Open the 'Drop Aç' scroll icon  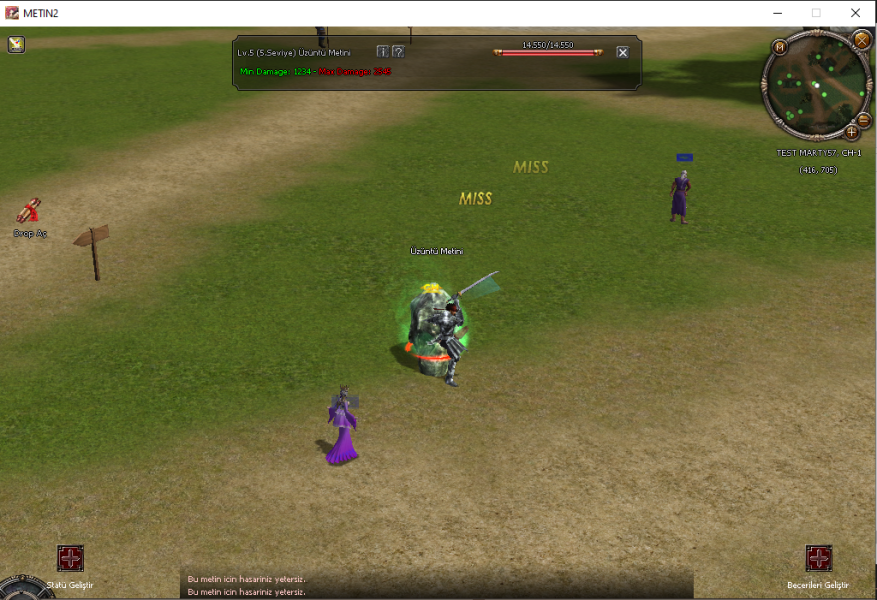pyautogui.click(x=29, y=210)
